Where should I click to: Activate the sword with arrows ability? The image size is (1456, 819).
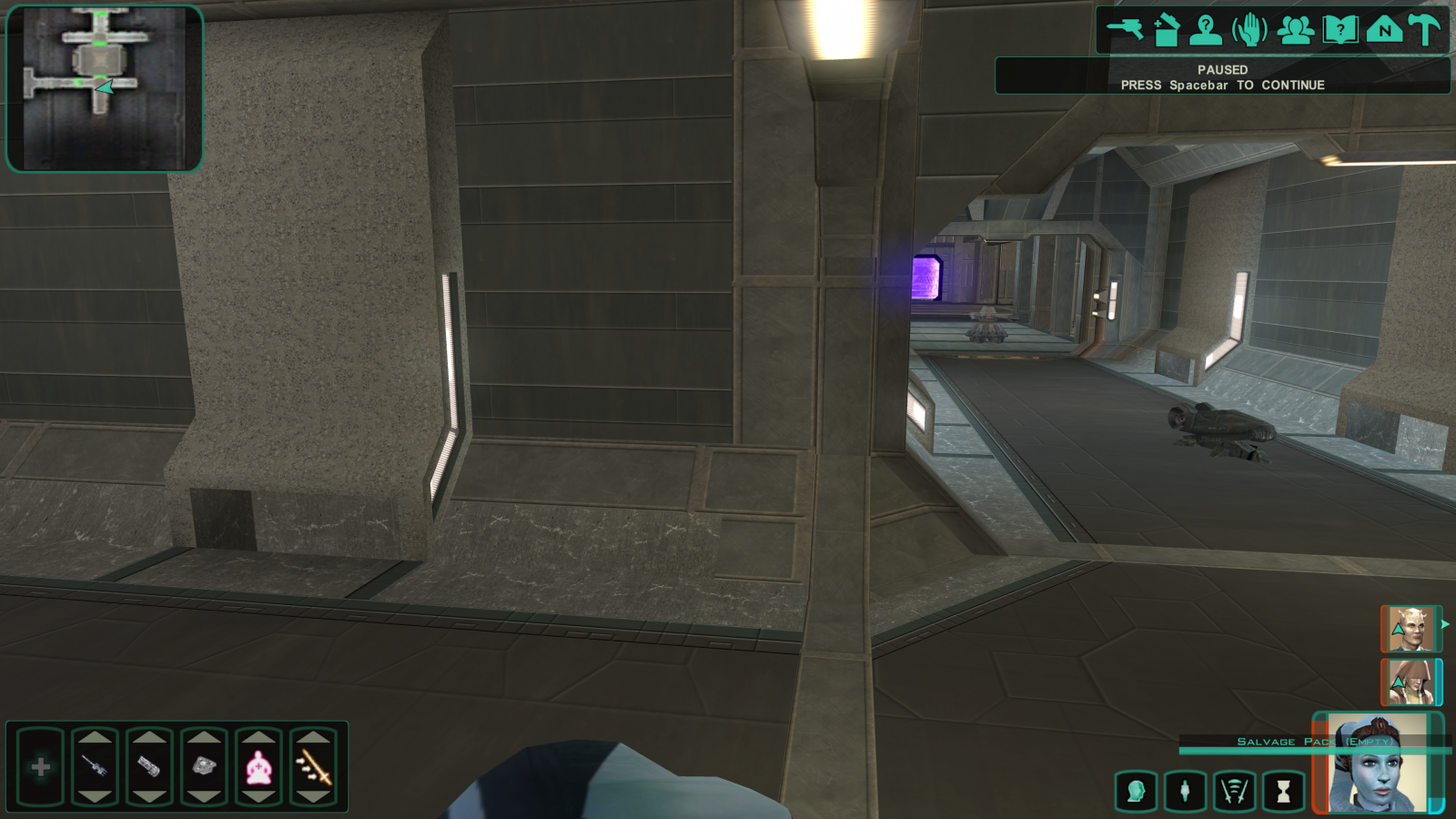313,767
